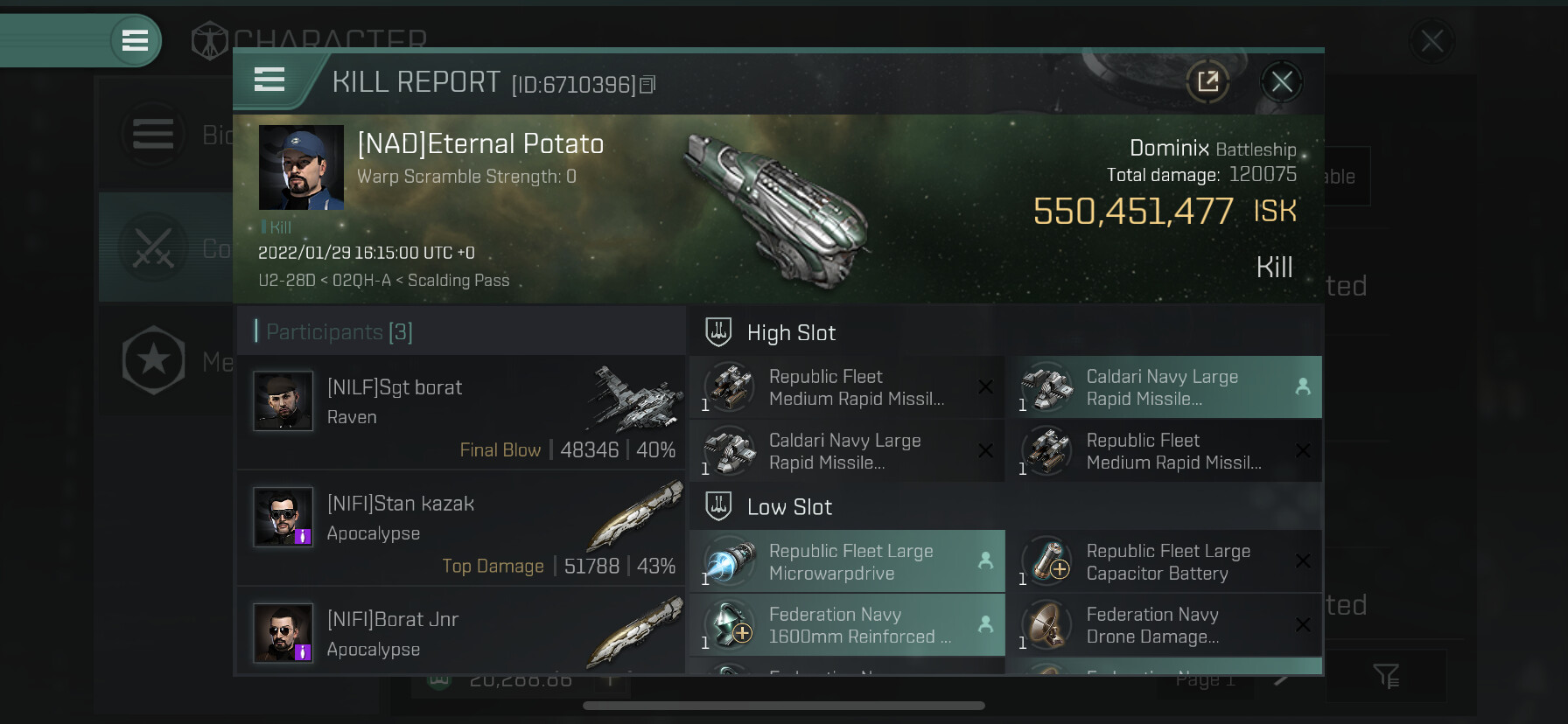Screen dimensions: 1568x724
Task: Select participant Sgt borat in Raven
Action: [x=461, y=413]
